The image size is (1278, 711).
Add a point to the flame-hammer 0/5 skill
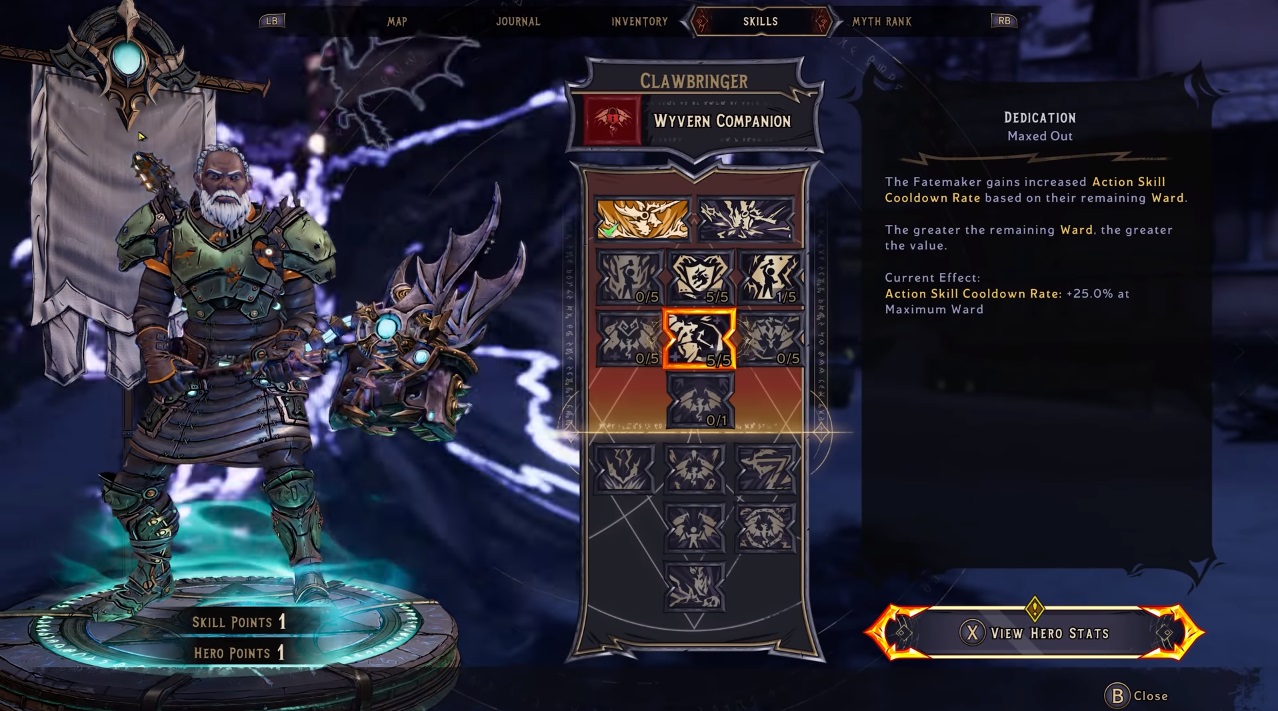tap(629, 277)
